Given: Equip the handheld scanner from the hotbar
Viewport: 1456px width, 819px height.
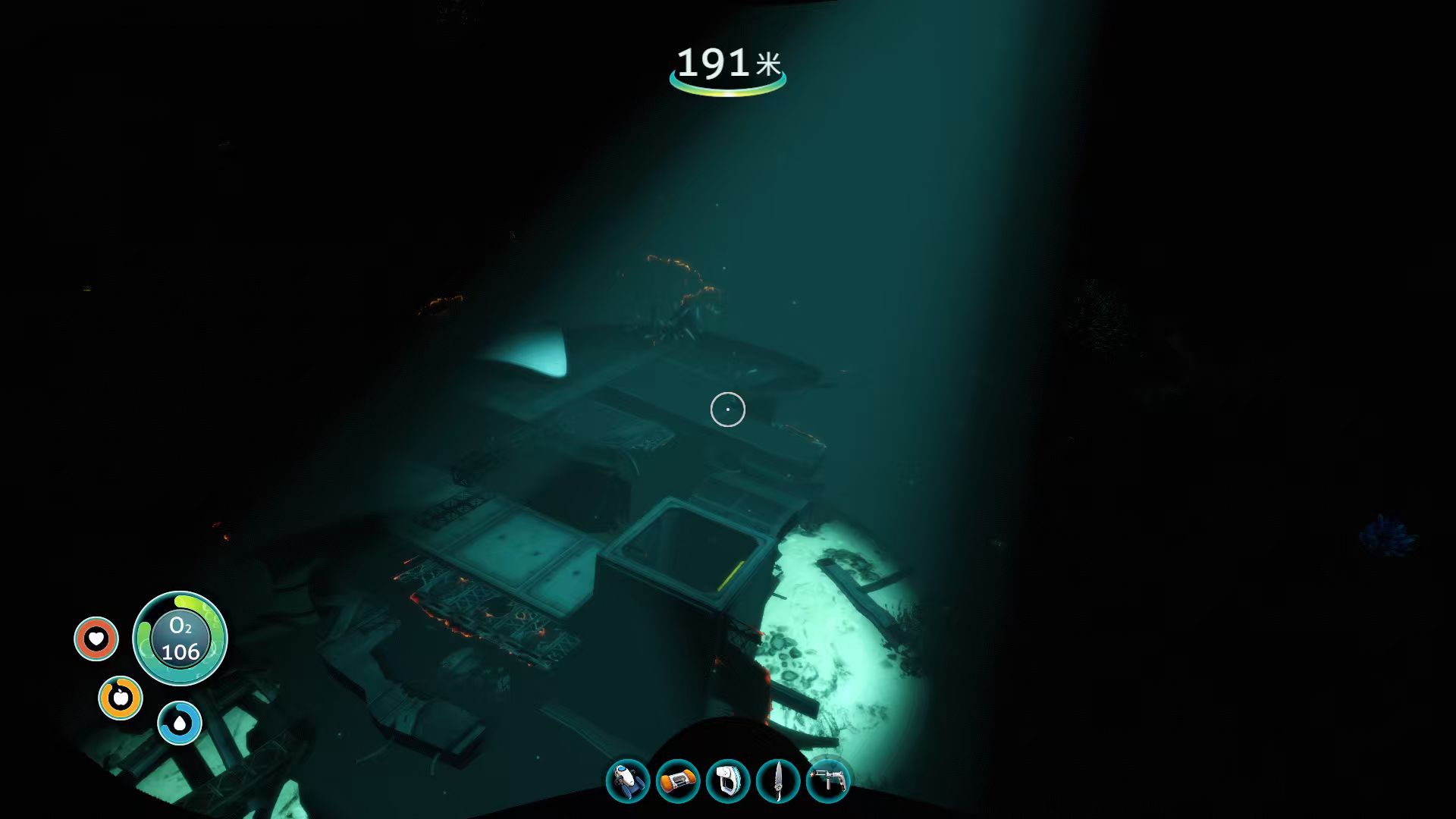Looking at the screenshot, I should pyautogui.click(x=728, y=781).
